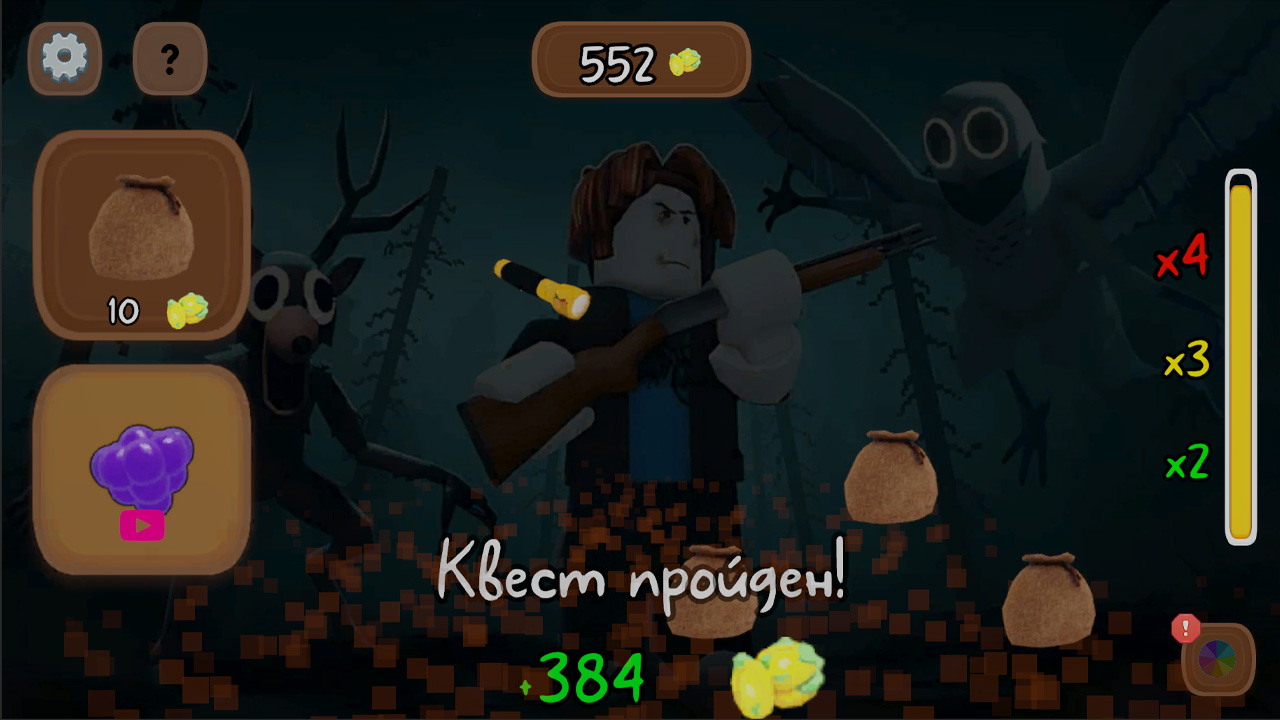This screenshot has height=720, width=1280.
Task: Click the 552 coin counter at the top
Action: tap(640, 60)
